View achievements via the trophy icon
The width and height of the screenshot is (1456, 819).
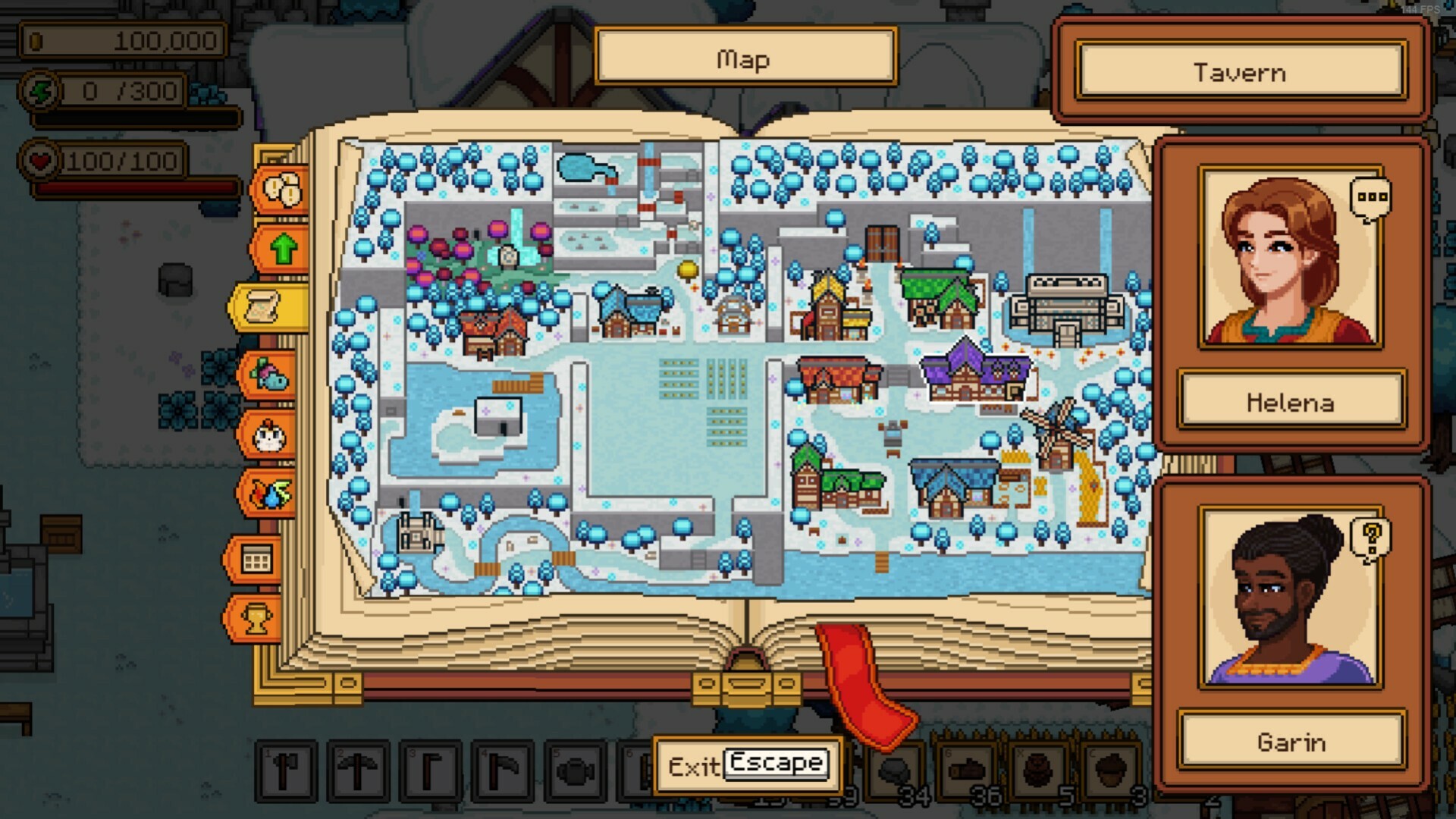256,618
